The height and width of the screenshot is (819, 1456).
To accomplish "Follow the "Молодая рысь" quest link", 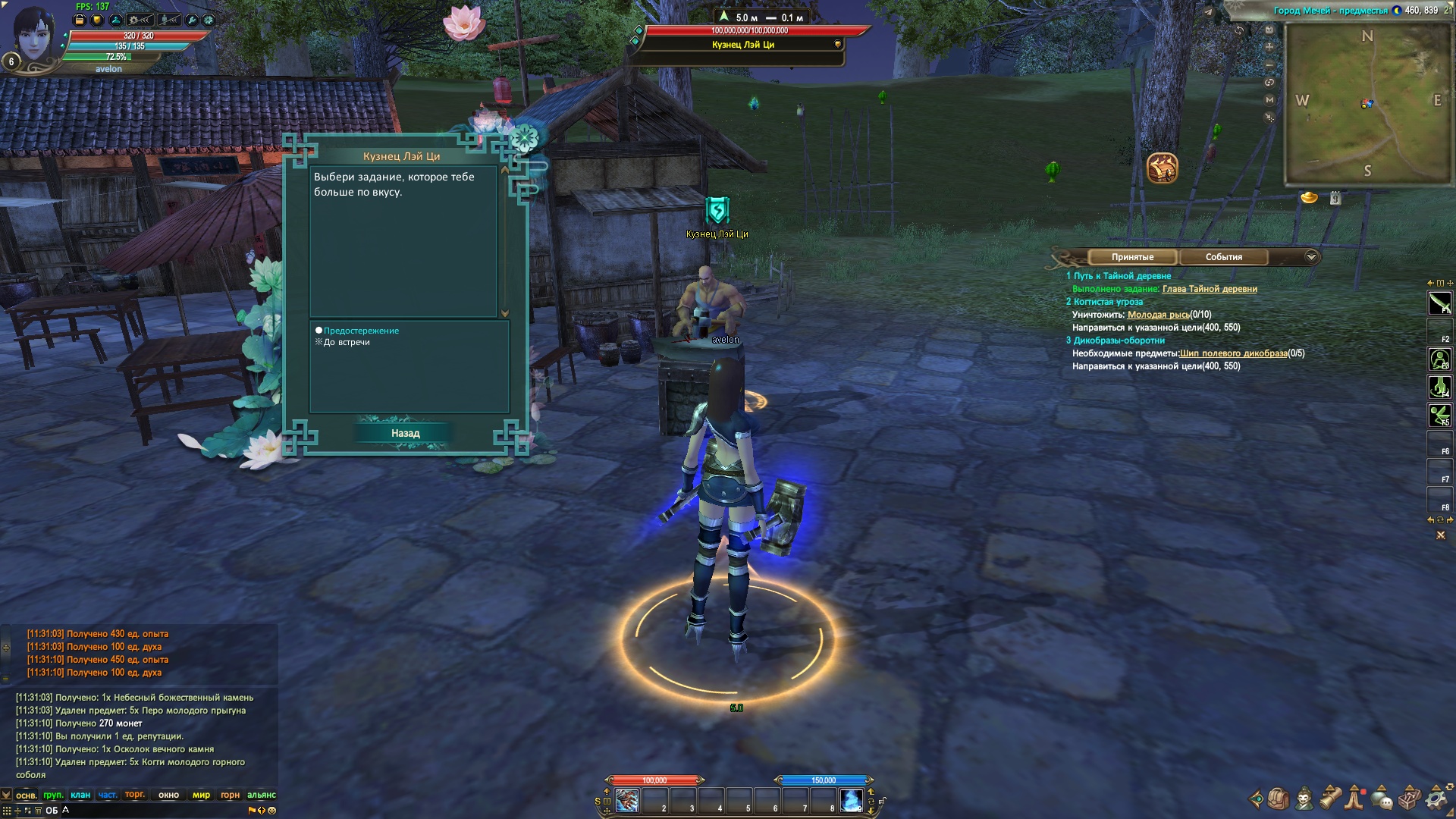I will [1158, 315].
